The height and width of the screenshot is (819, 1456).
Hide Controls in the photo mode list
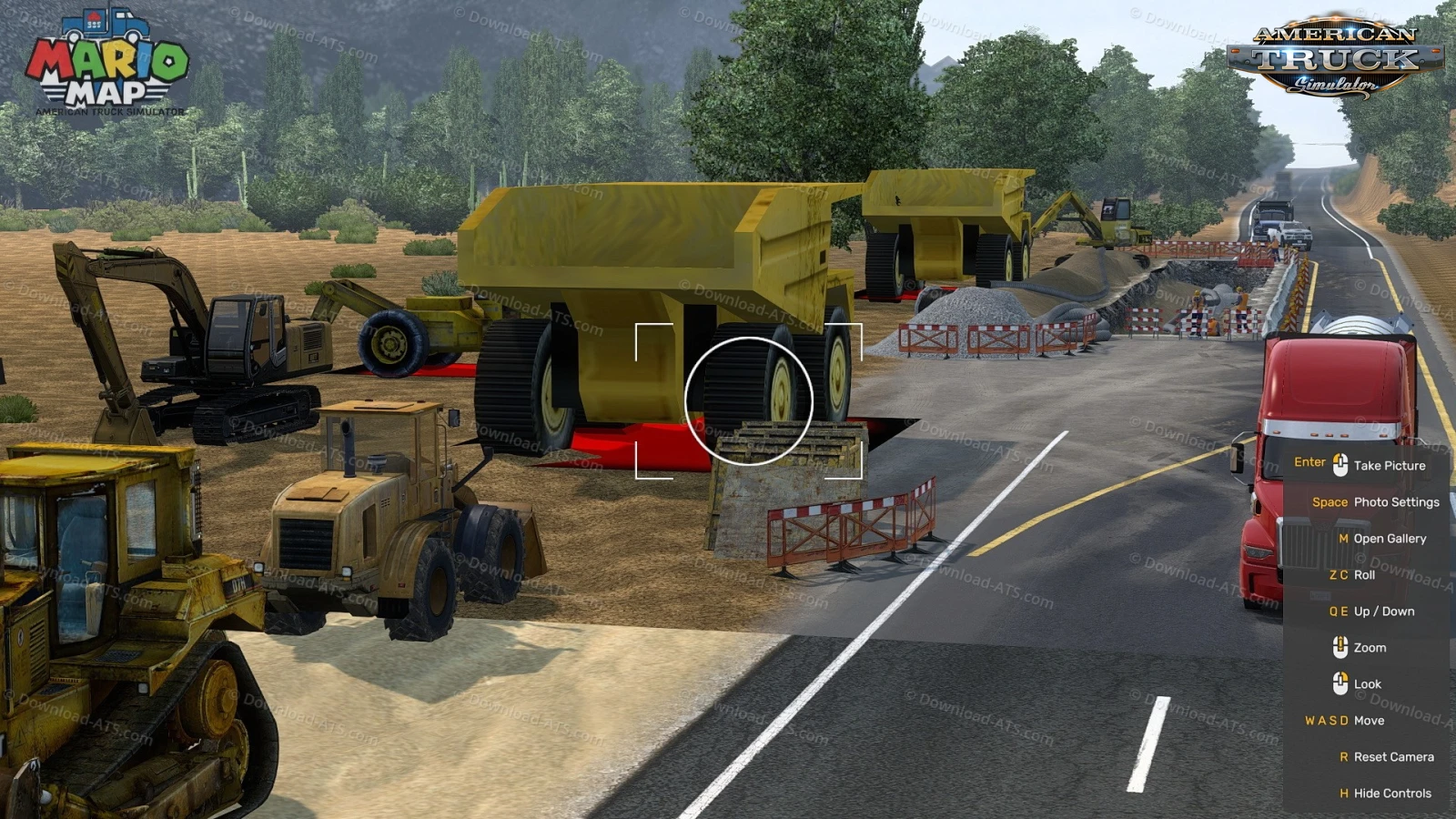point(1391,793)
